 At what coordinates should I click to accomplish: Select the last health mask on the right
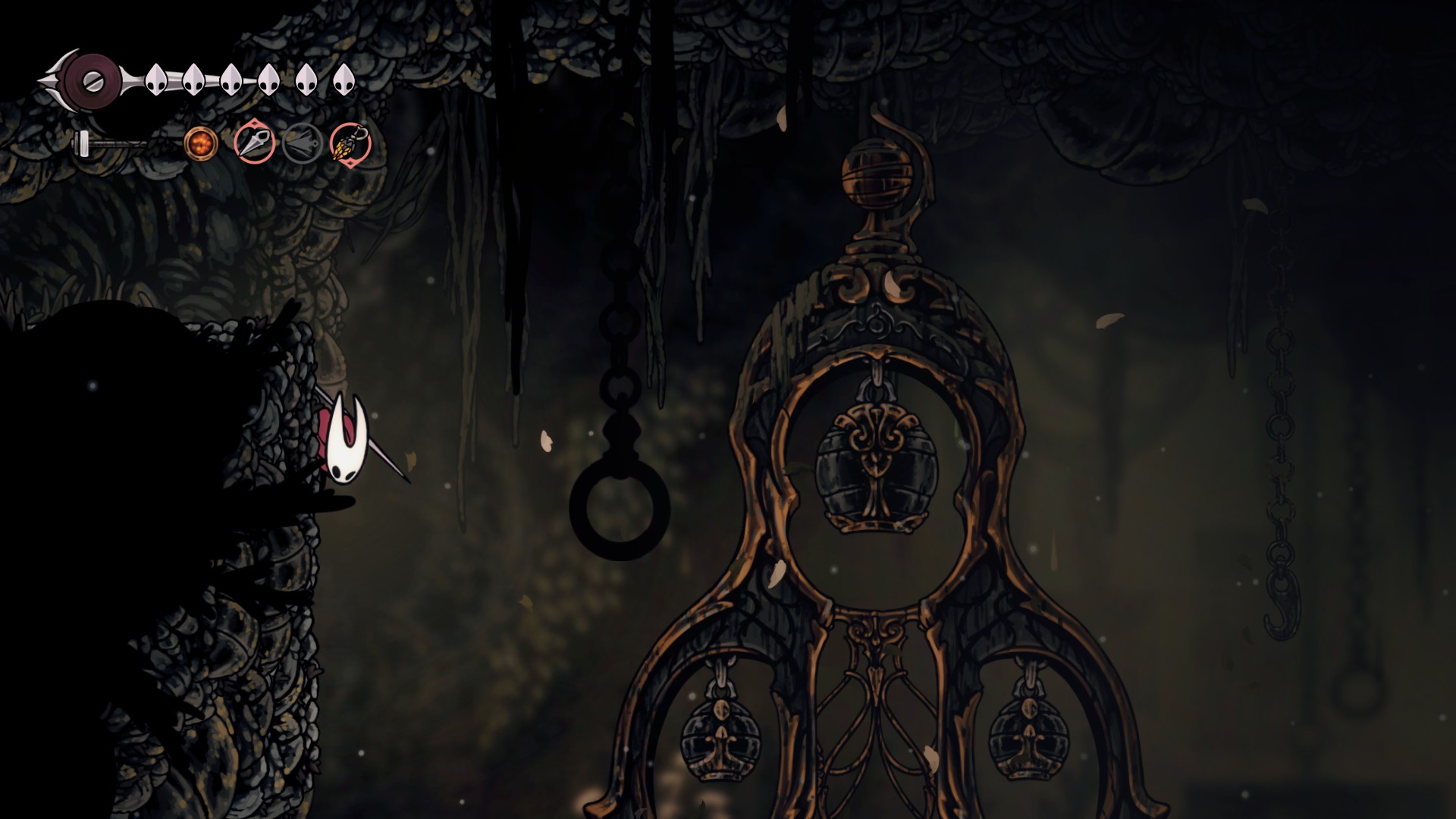[x=345, y=78]
